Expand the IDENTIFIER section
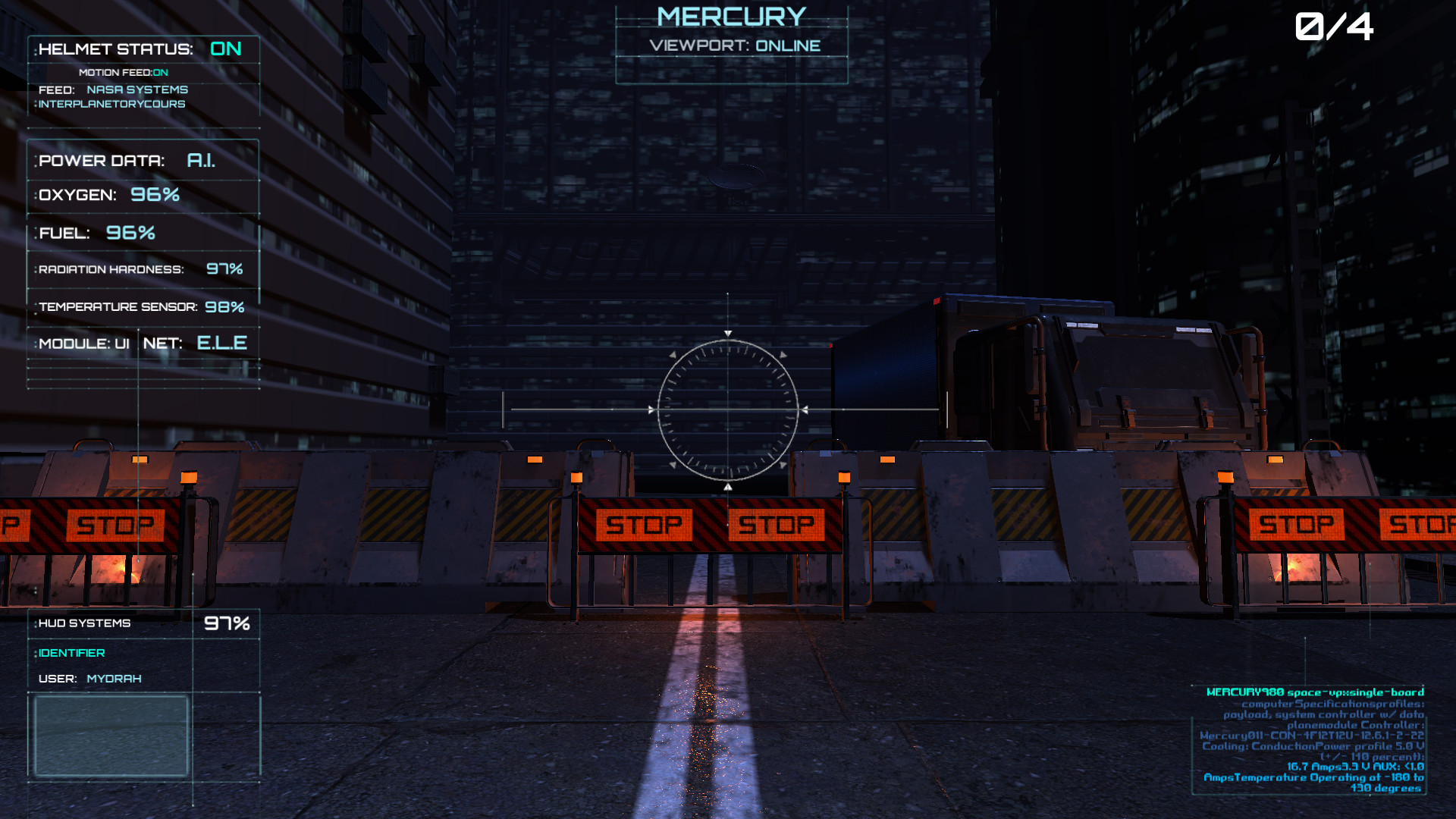Viewport: 1456px width, 819px height. pos(74,652)
